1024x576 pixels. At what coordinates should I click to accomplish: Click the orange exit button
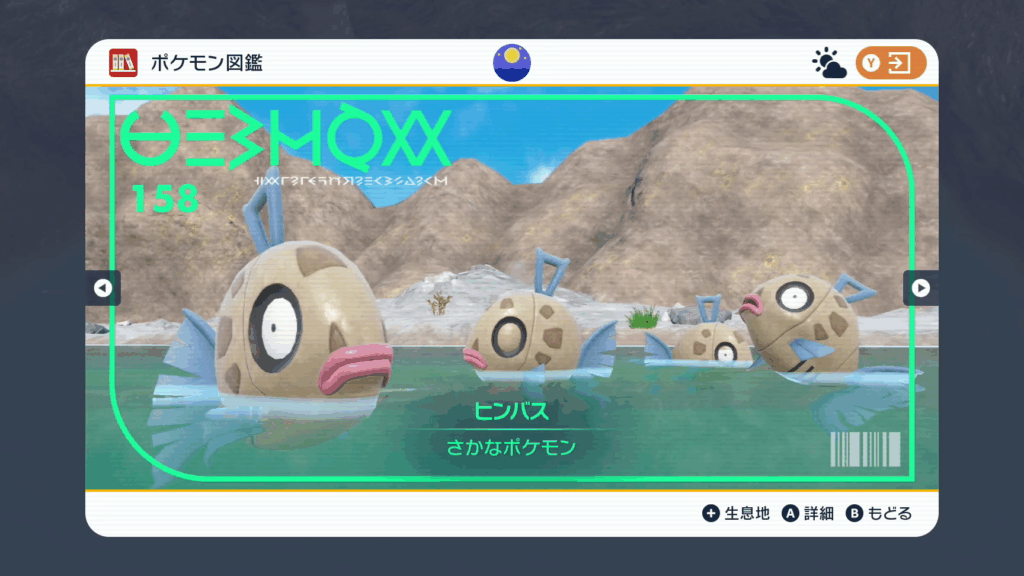(890, 63)
